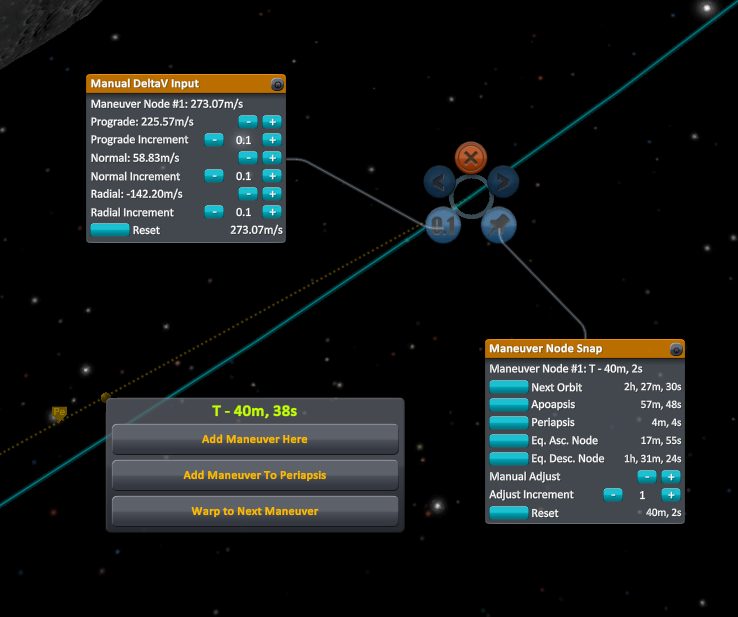This screenshot has height=617, width=738.
Task: Reset the Maneuver Node Snap time
Action: pyautogui.click(x=508, y=513)
